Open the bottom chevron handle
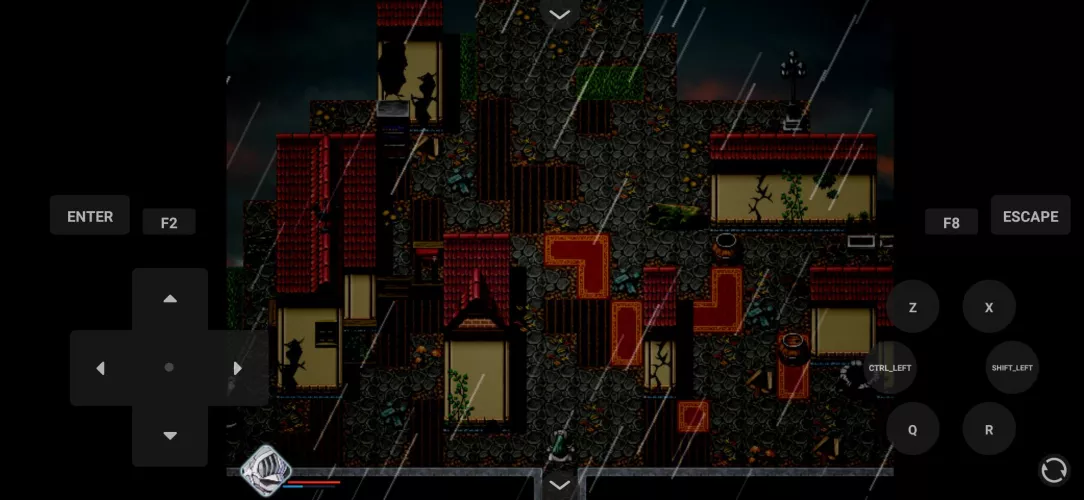This screenshot has height=500, width=1084. 559,485
